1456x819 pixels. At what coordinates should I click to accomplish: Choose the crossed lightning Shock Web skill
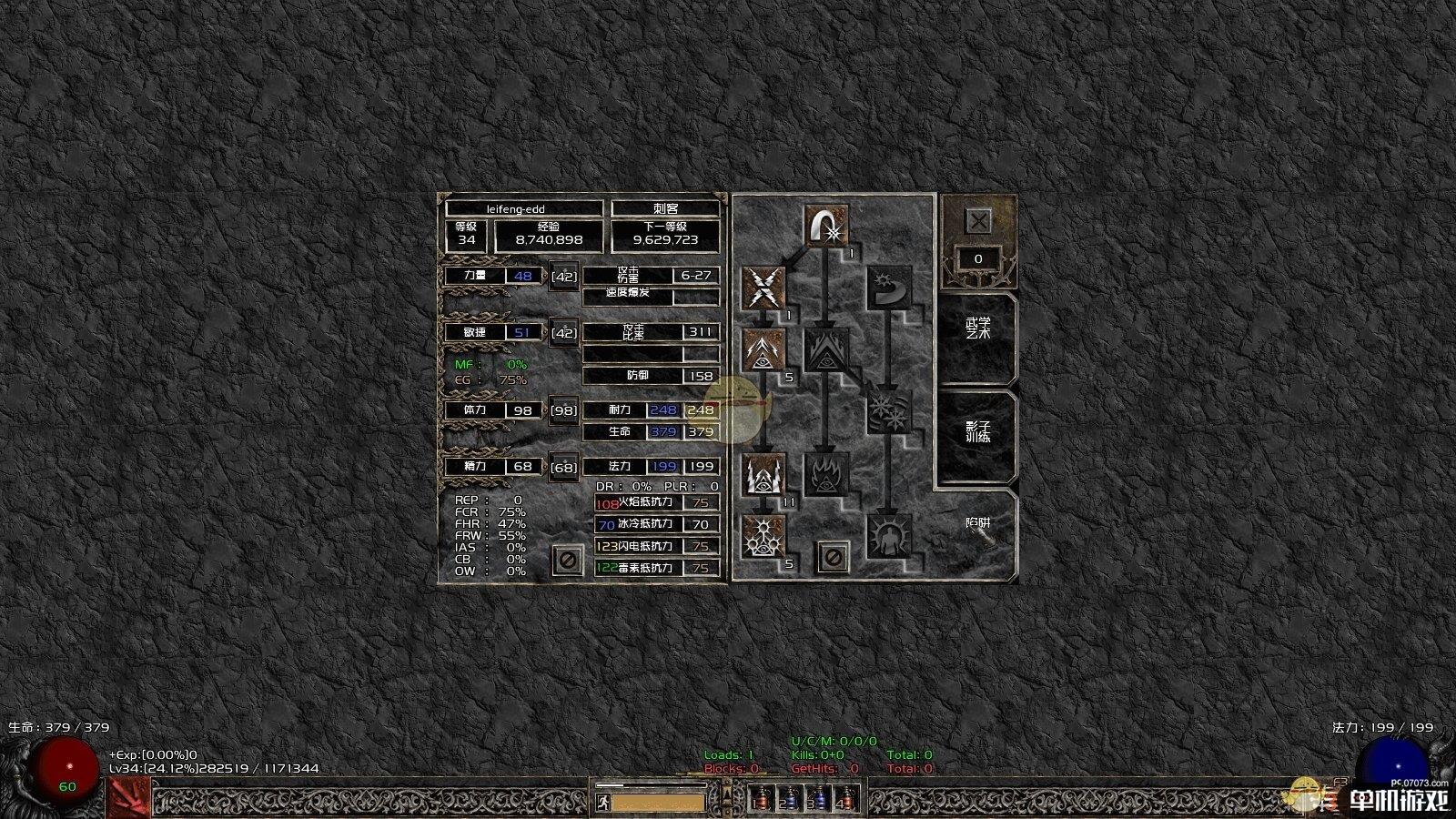(763, 288)
